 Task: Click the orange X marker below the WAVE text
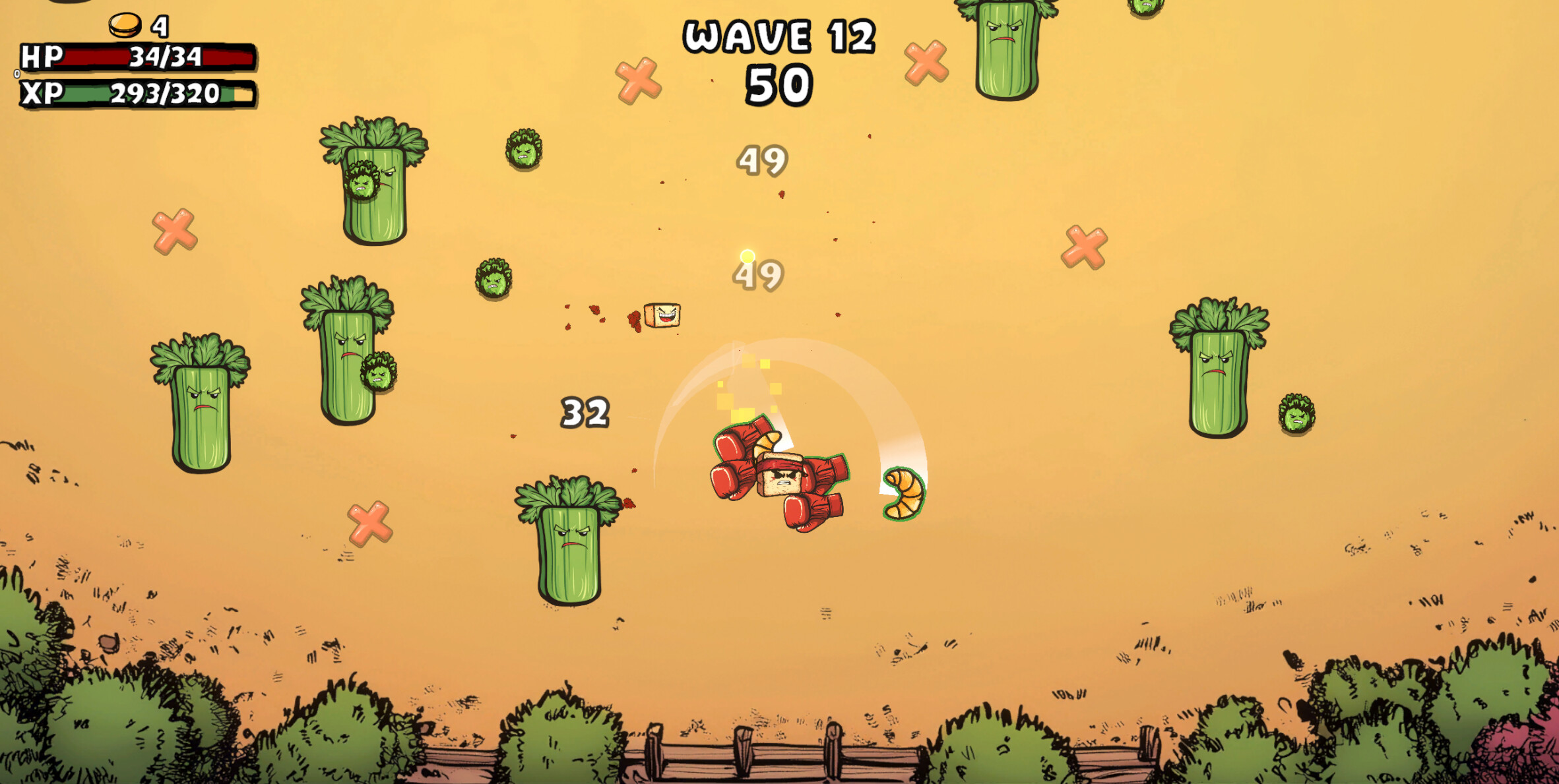pyautogui.click(x=637, y=79)
